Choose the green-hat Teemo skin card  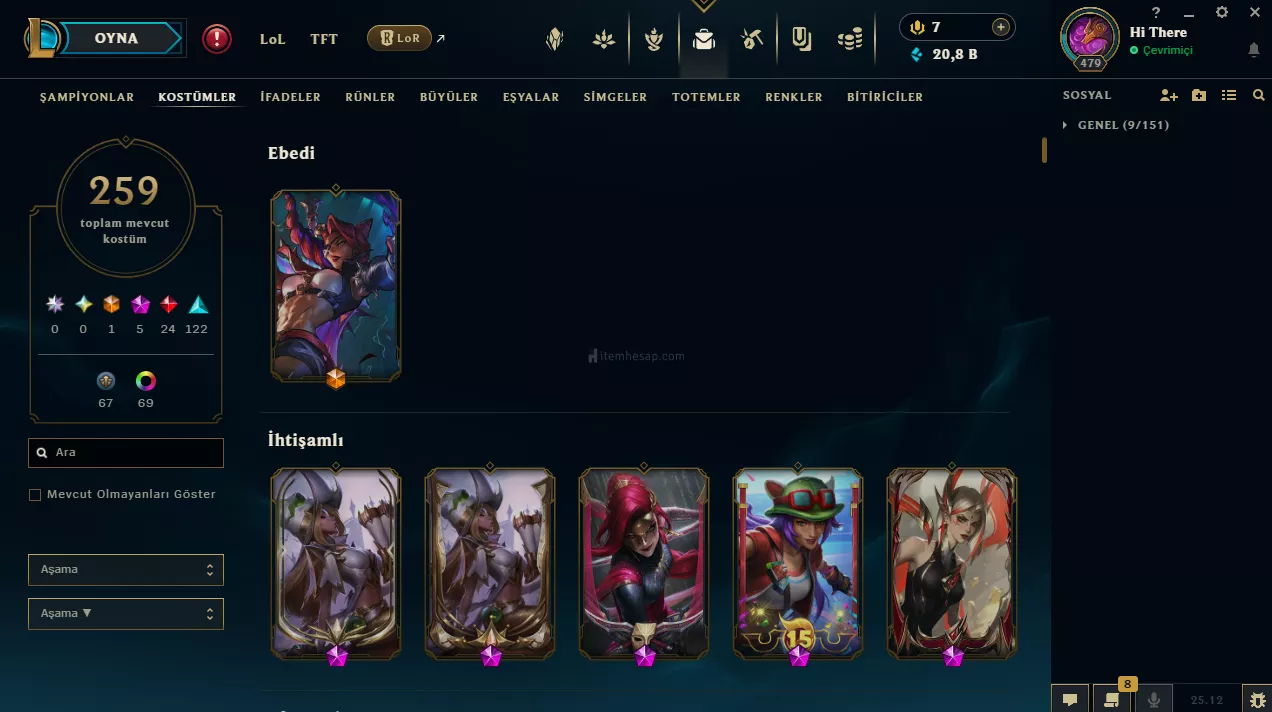click(x=798, y=562)
